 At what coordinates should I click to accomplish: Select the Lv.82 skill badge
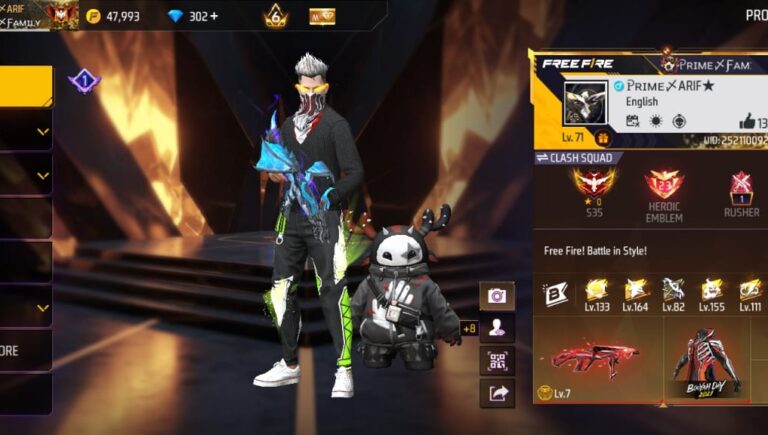tap(672, 294)
